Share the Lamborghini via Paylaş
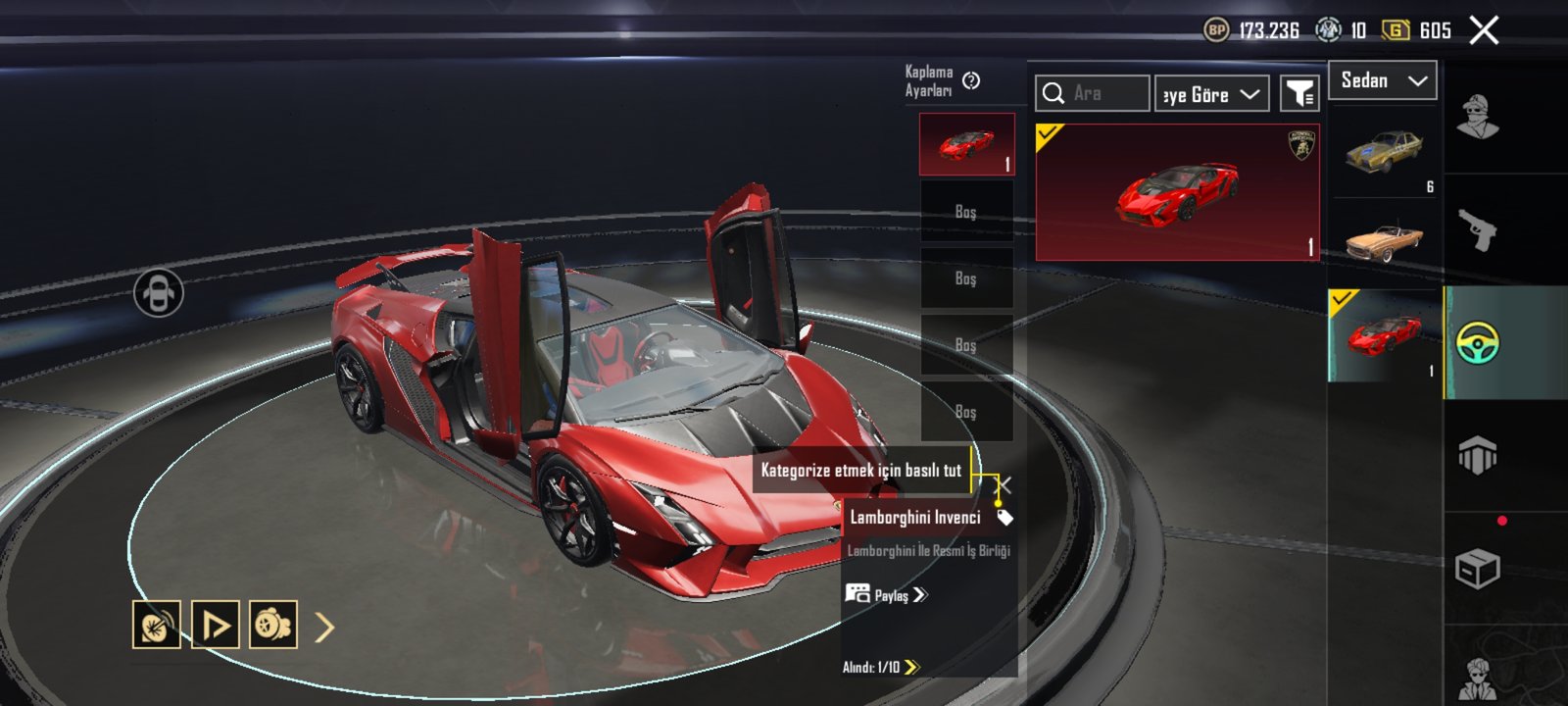1568x706 pixels. [887, 595]
